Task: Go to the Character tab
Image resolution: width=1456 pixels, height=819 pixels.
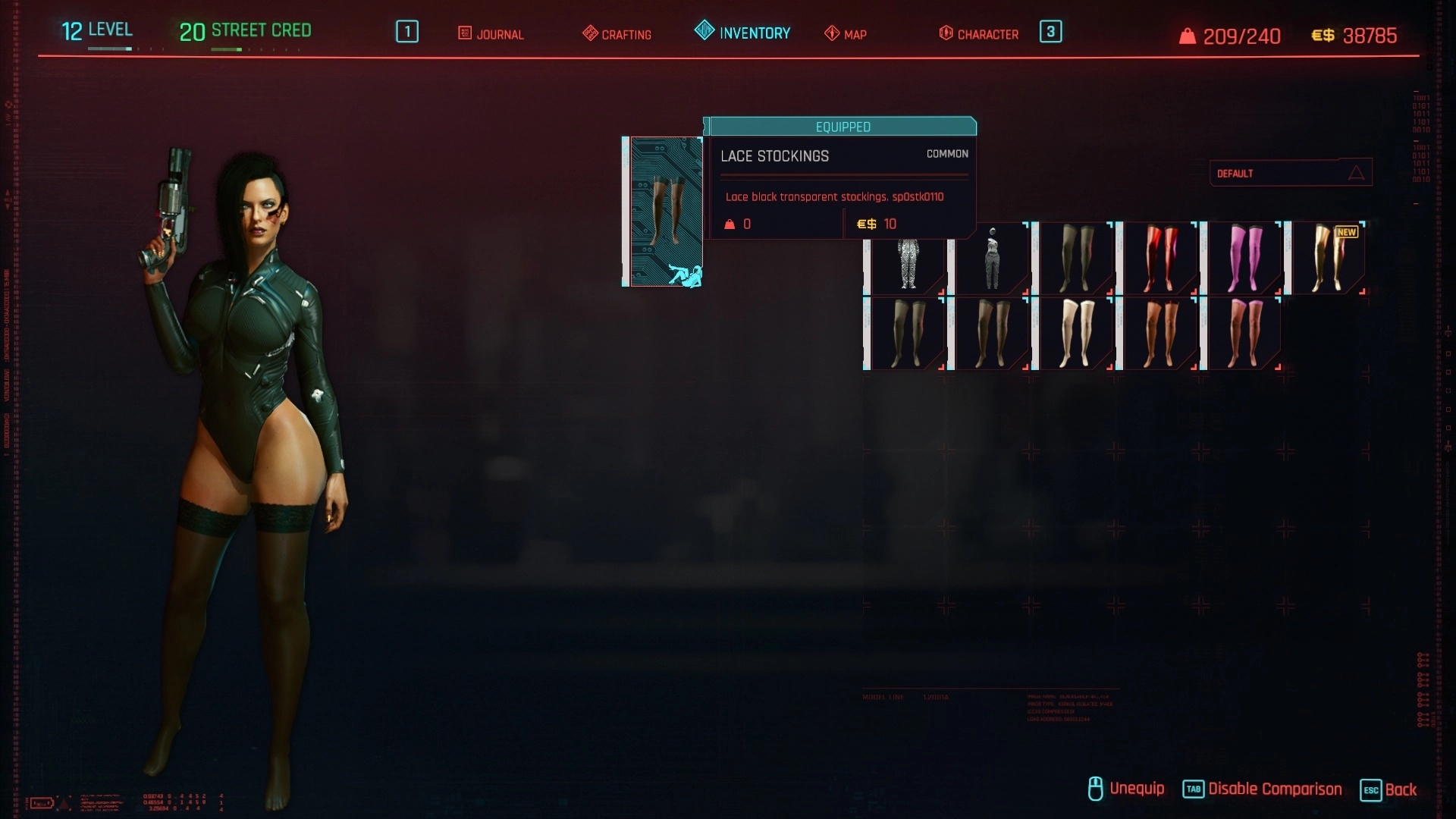Action: tap(979, 34)
